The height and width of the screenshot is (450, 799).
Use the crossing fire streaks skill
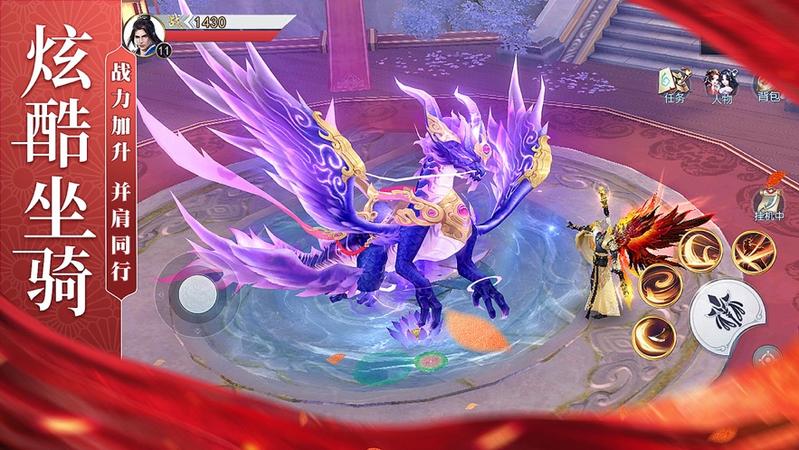754,251
